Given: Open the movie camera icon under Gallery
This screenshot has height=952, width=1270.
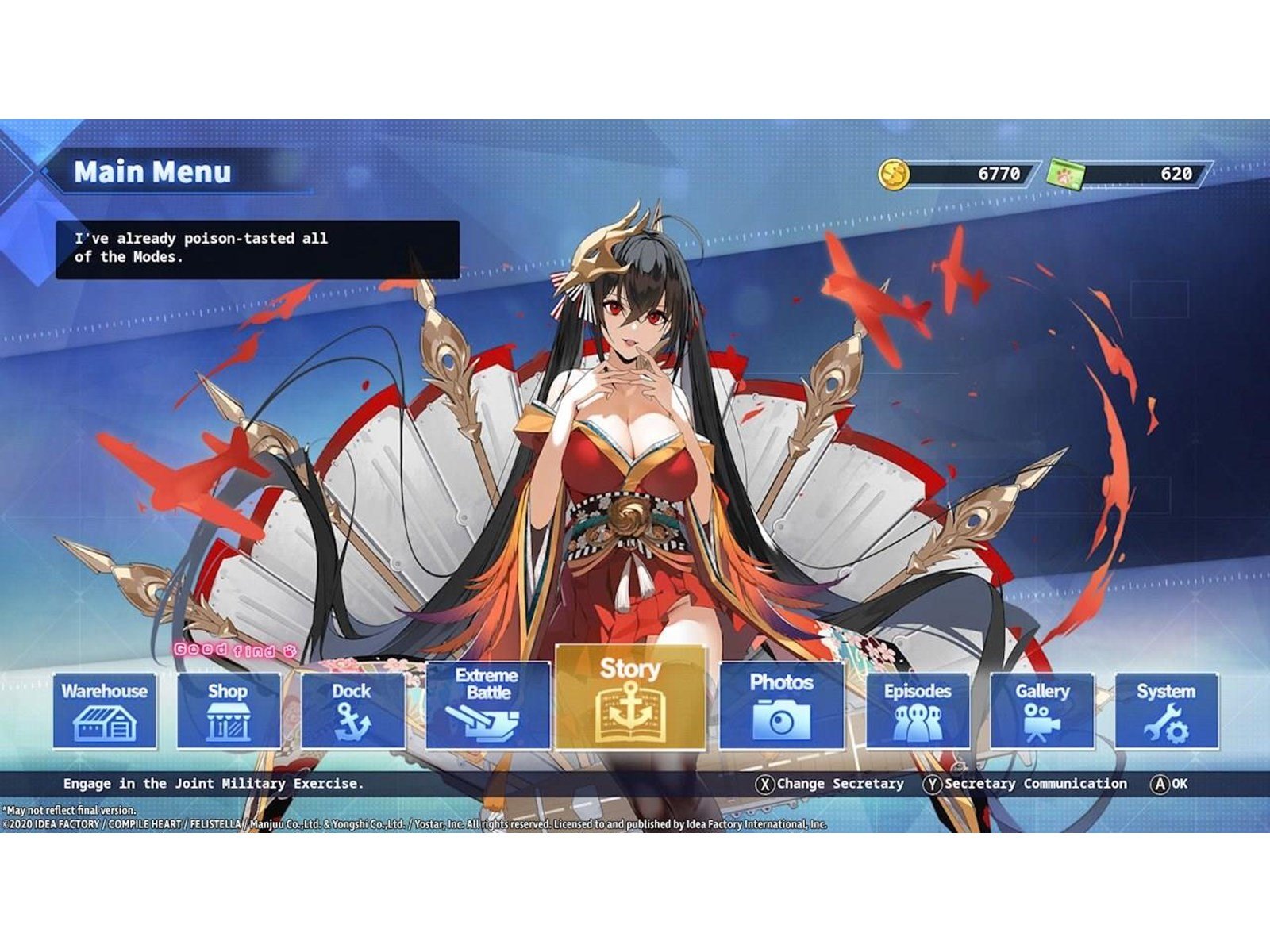Looking at the screenshot, I should coord(1040,722).
